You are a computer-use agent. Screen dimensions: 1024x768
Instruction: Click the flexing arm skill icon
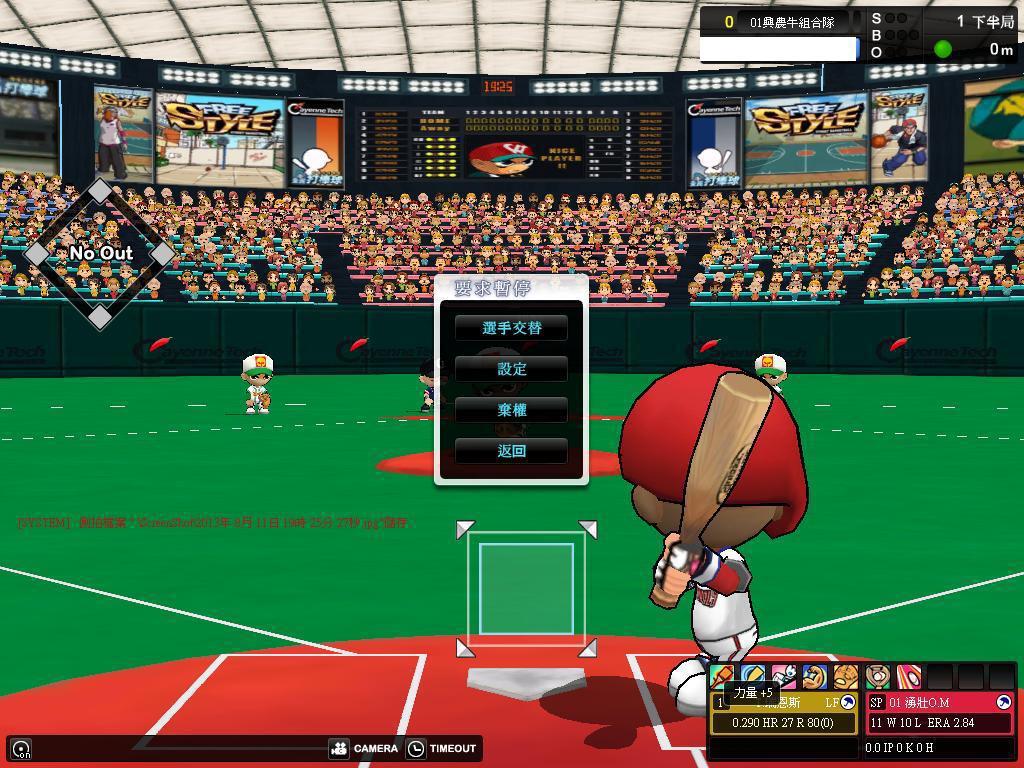tap(815, 677)
